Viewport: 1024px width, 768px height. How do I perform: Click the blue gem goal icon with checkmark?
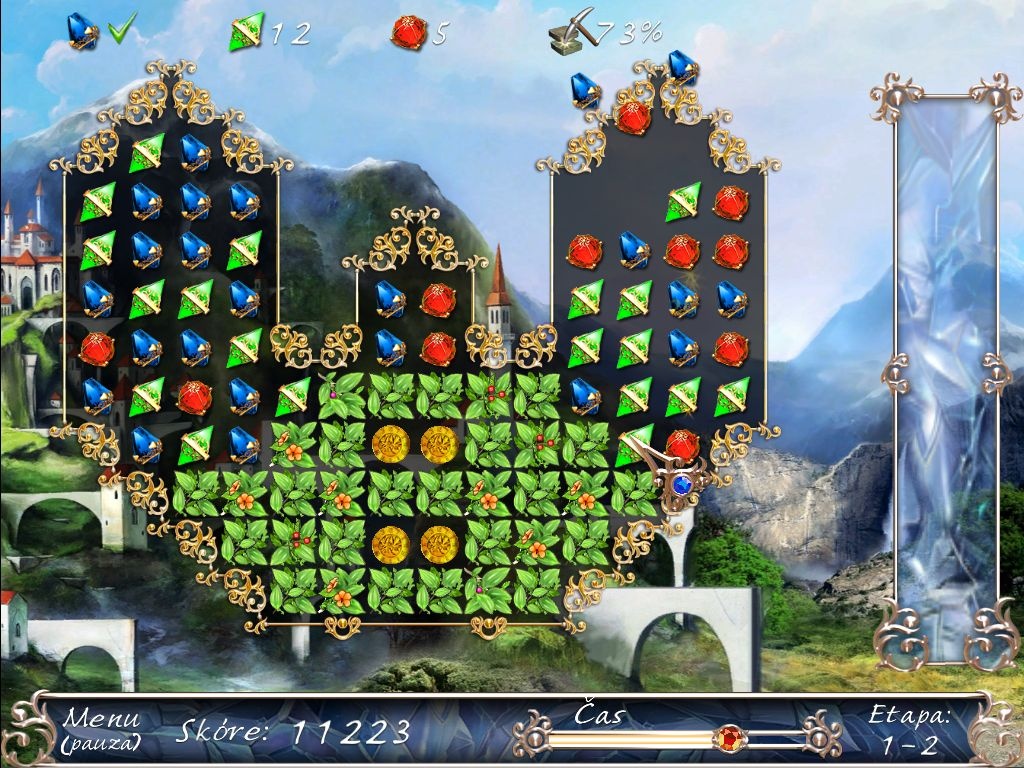click(x=82, y=31)
